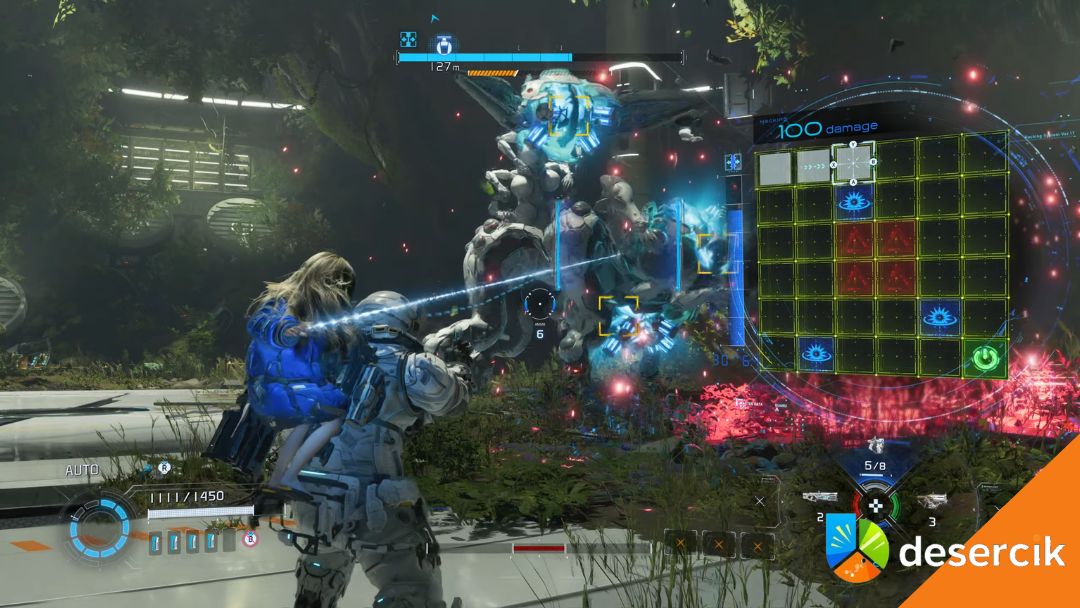Select the equipped weapon showing 5/8 ammo
This screenshot has height=608, width=1080.
click(x=876, y=446)
